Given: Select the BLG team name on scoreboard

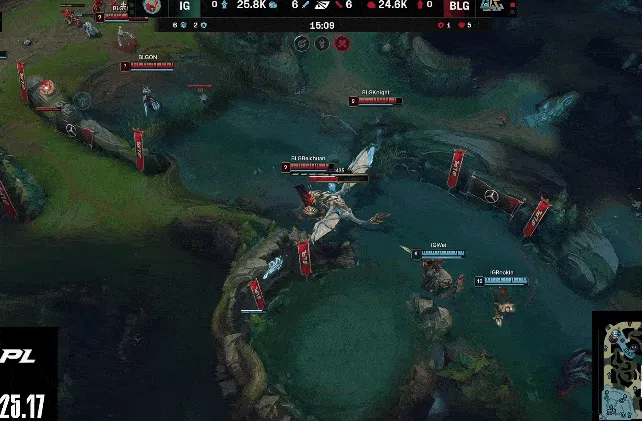Looking at the screenshot, I should [x=458, y=6].
